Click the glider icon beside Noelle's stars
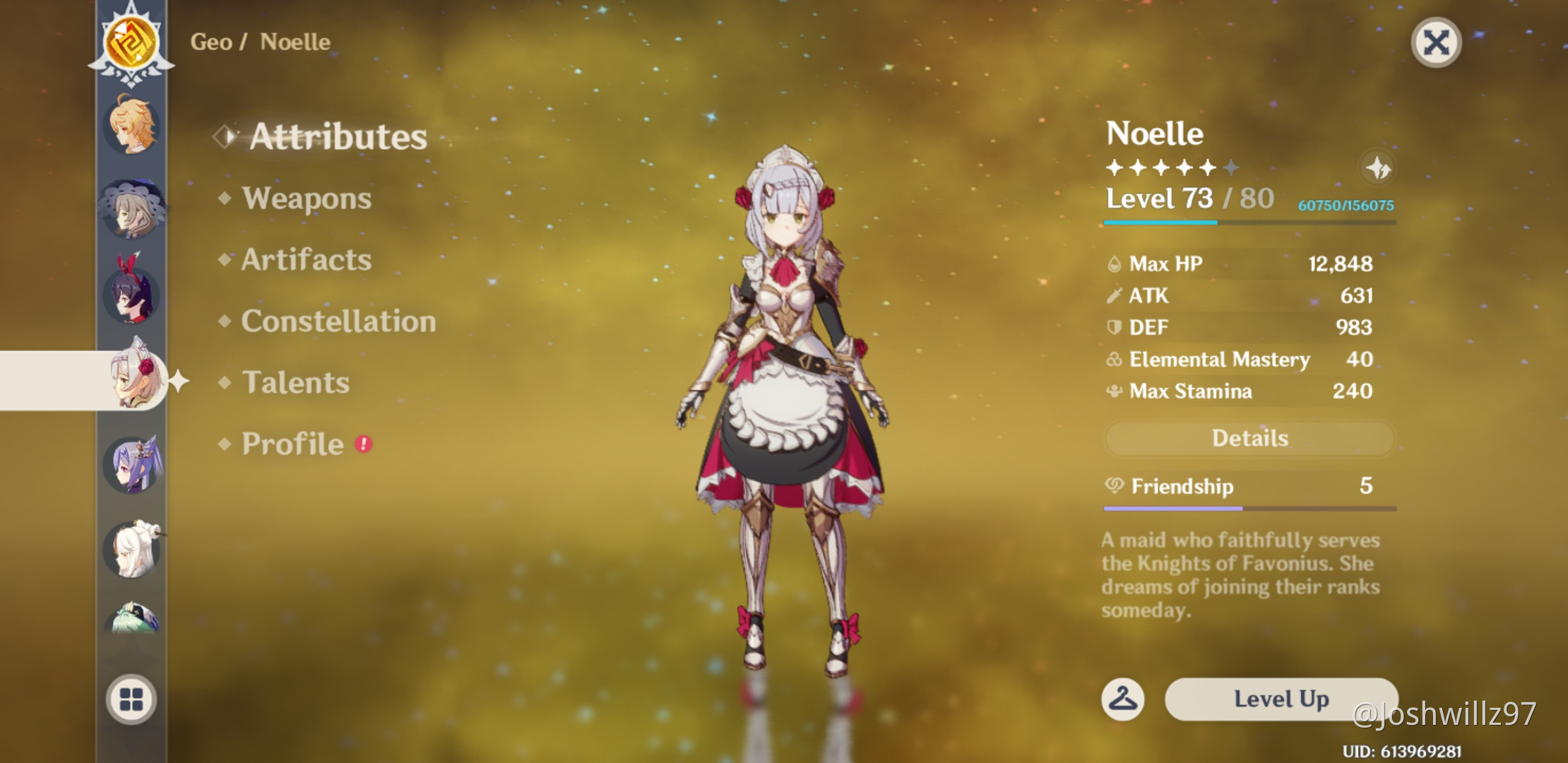This screenshot has width=1568, height=763. pos(1377,167)
